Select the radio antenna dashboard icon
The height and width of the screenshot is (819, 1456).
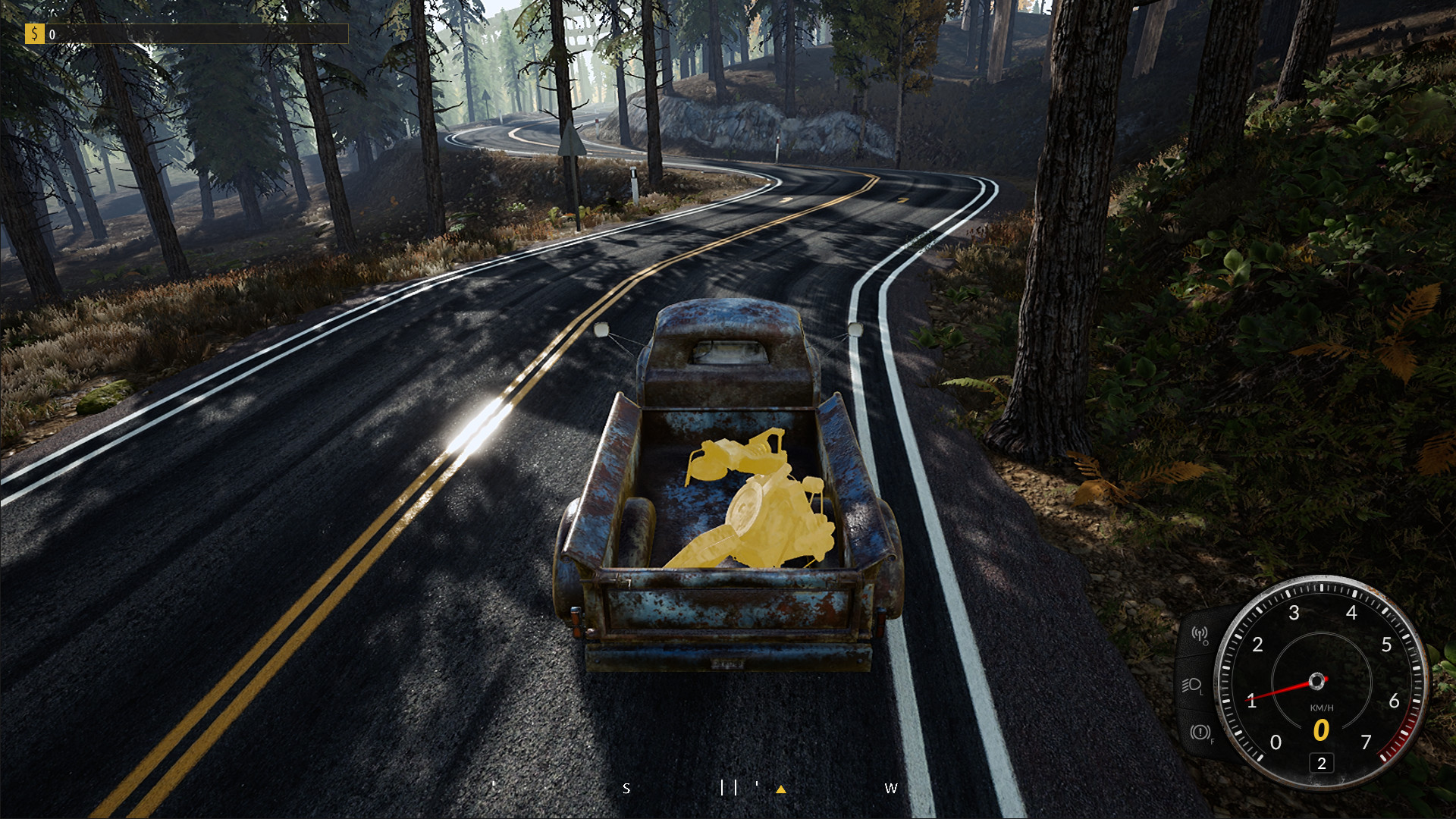tap(1198, 635)
